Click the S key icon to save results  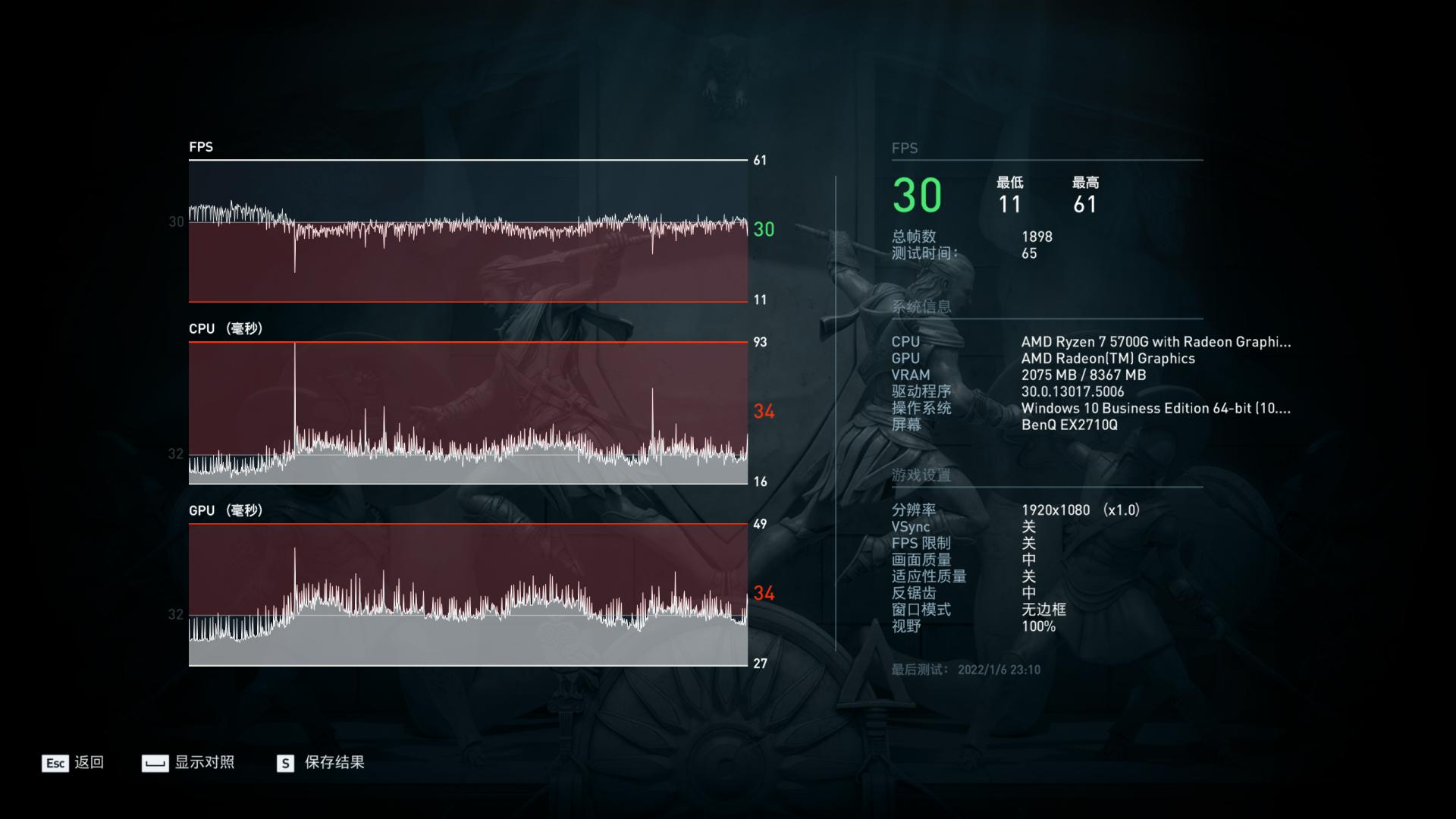(284, 764)
